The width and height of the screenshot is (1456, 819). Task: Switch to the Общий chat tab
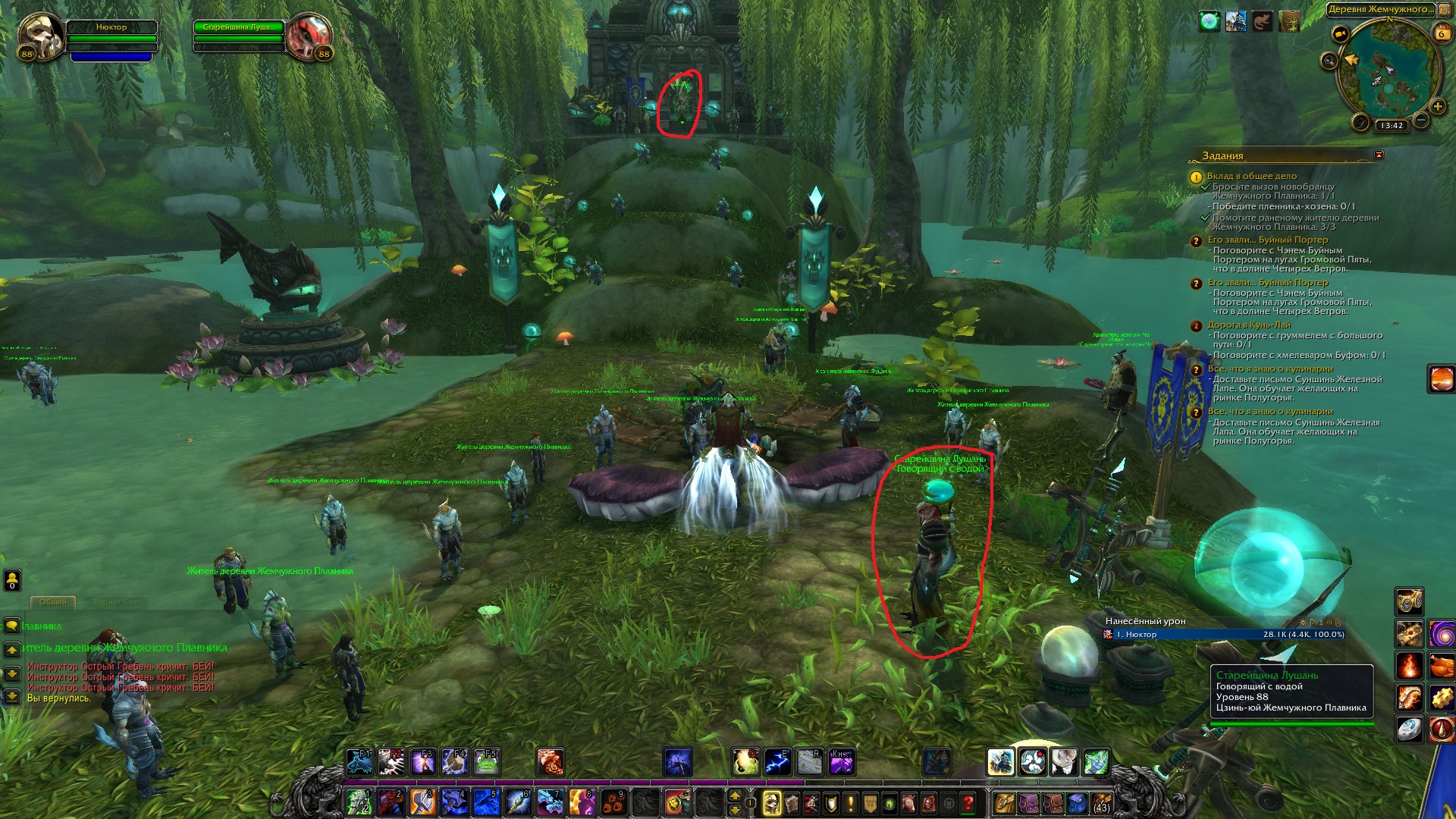click(x=53, y=602)
